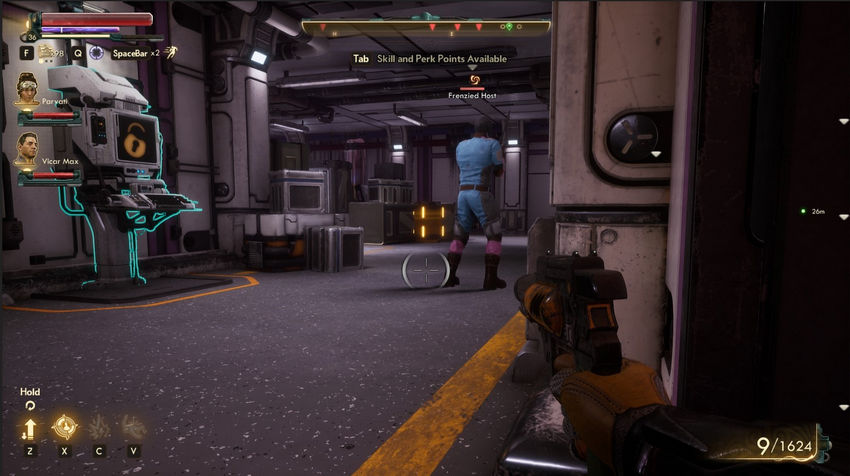Select Vicar Max's companion portrait

[x=29, y=154]
